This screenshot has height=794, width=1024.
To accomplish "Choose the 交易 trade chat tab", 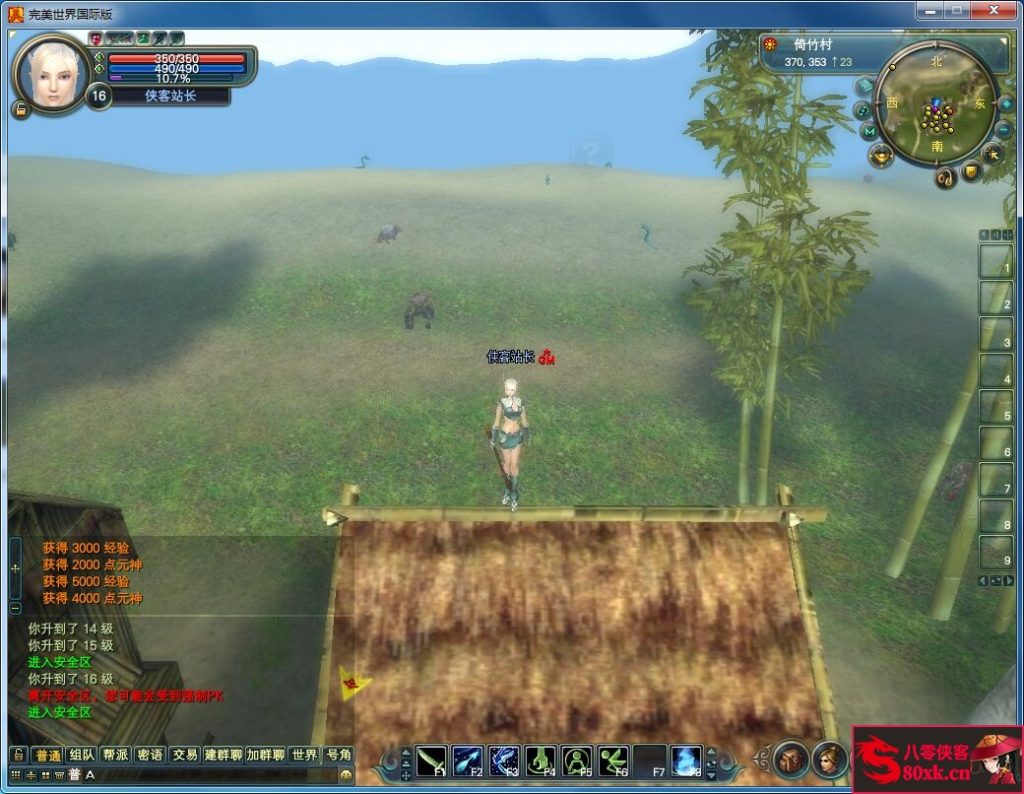I will click(184, 754).
